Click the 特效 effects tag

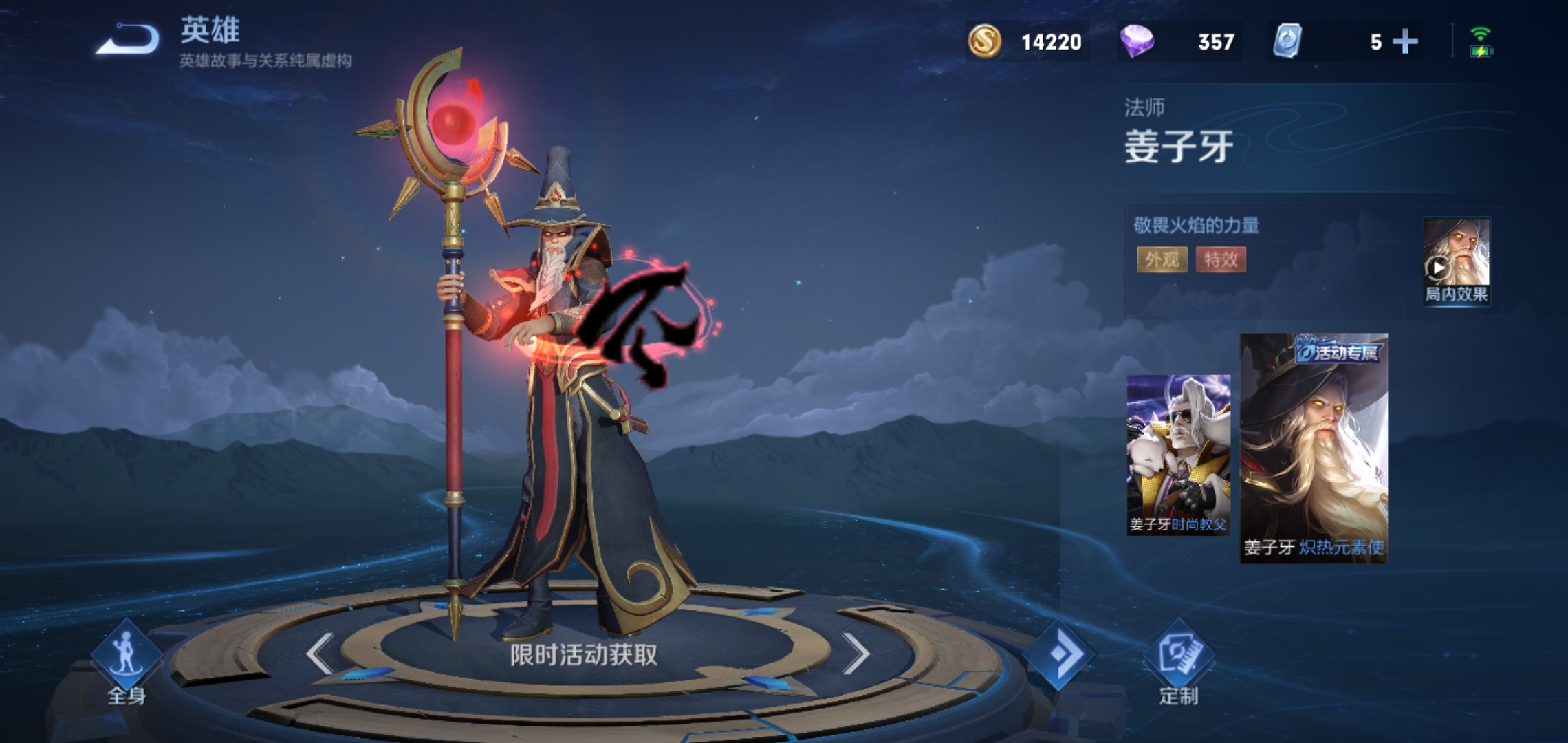pos(1221,259)
